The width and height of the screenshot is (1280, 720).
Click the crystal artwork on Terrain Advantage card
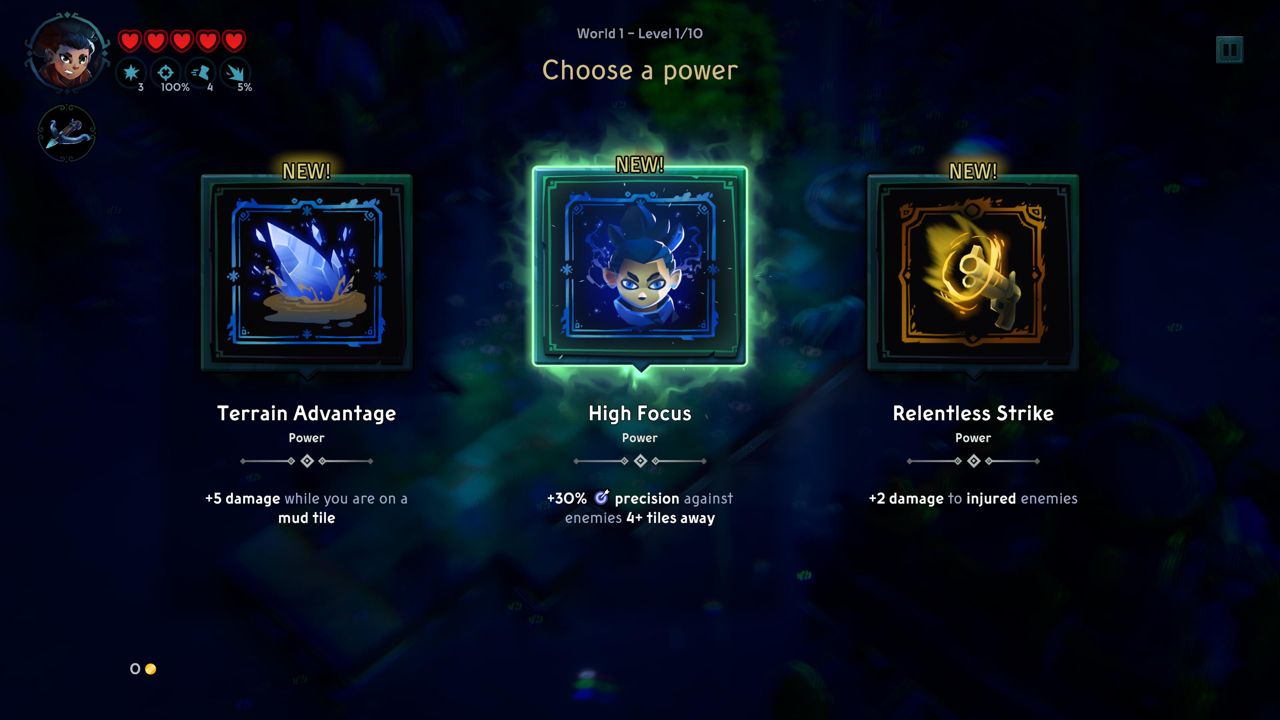306,268
